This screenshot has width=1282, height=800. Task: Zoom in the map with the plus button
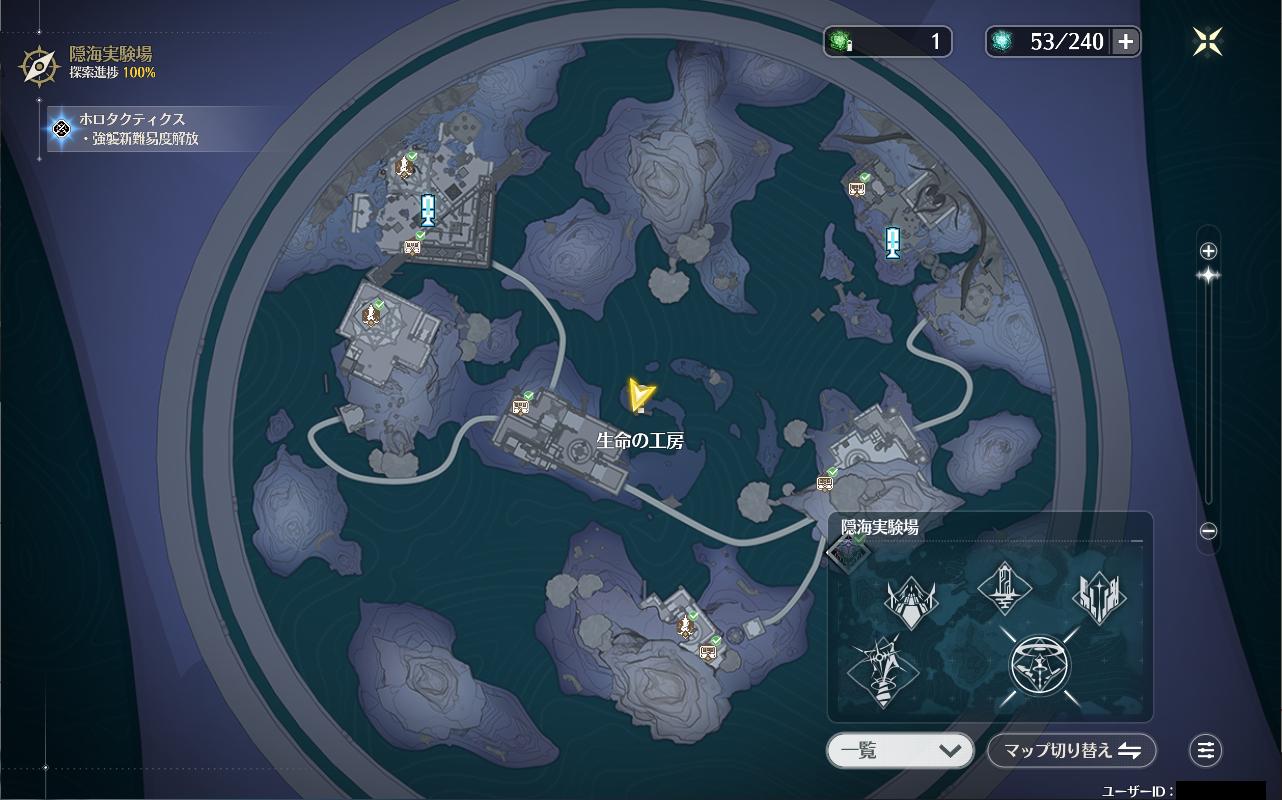coord(1208,251)
